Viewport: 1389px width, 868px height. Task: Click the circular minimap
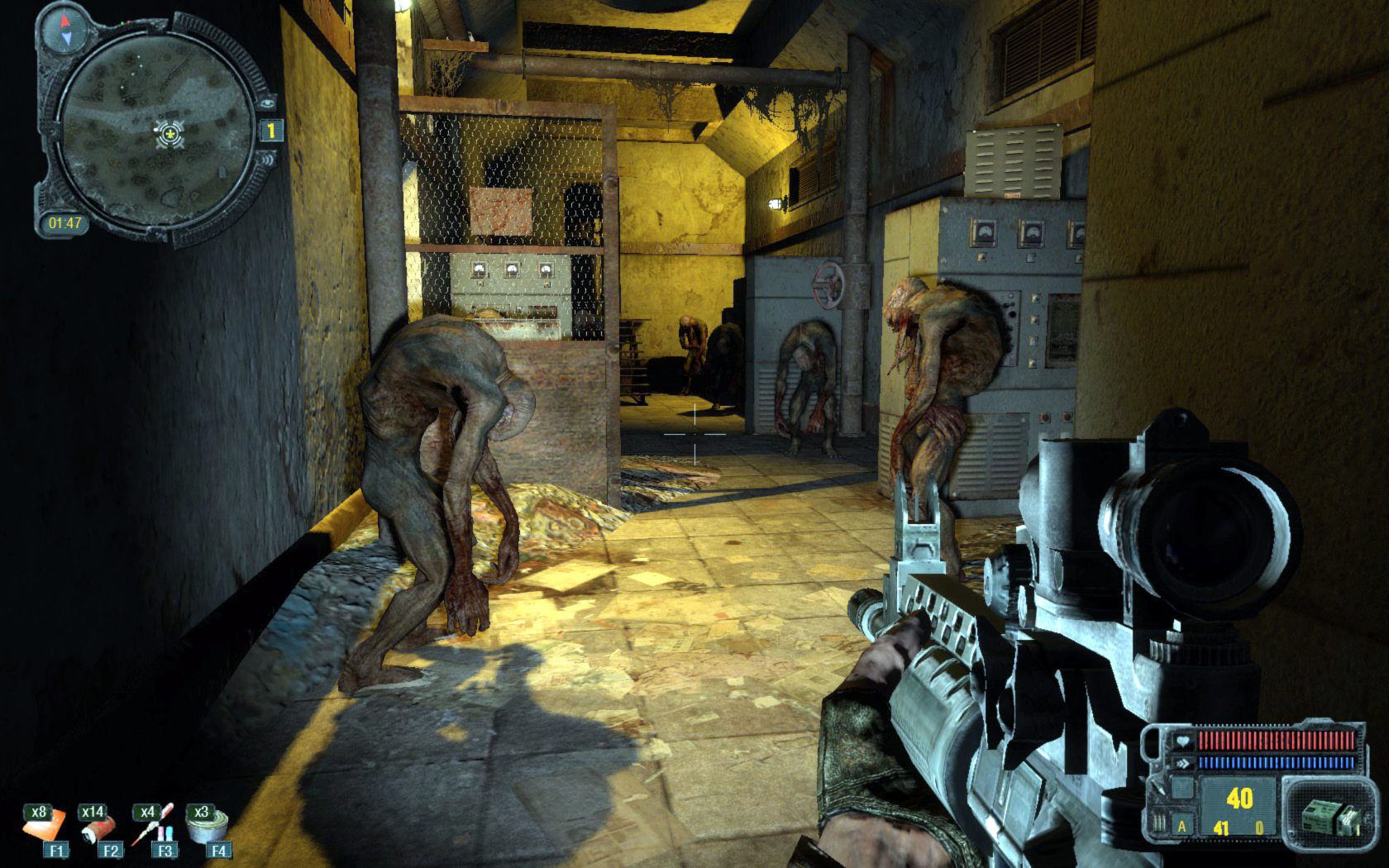pos(155,134)
